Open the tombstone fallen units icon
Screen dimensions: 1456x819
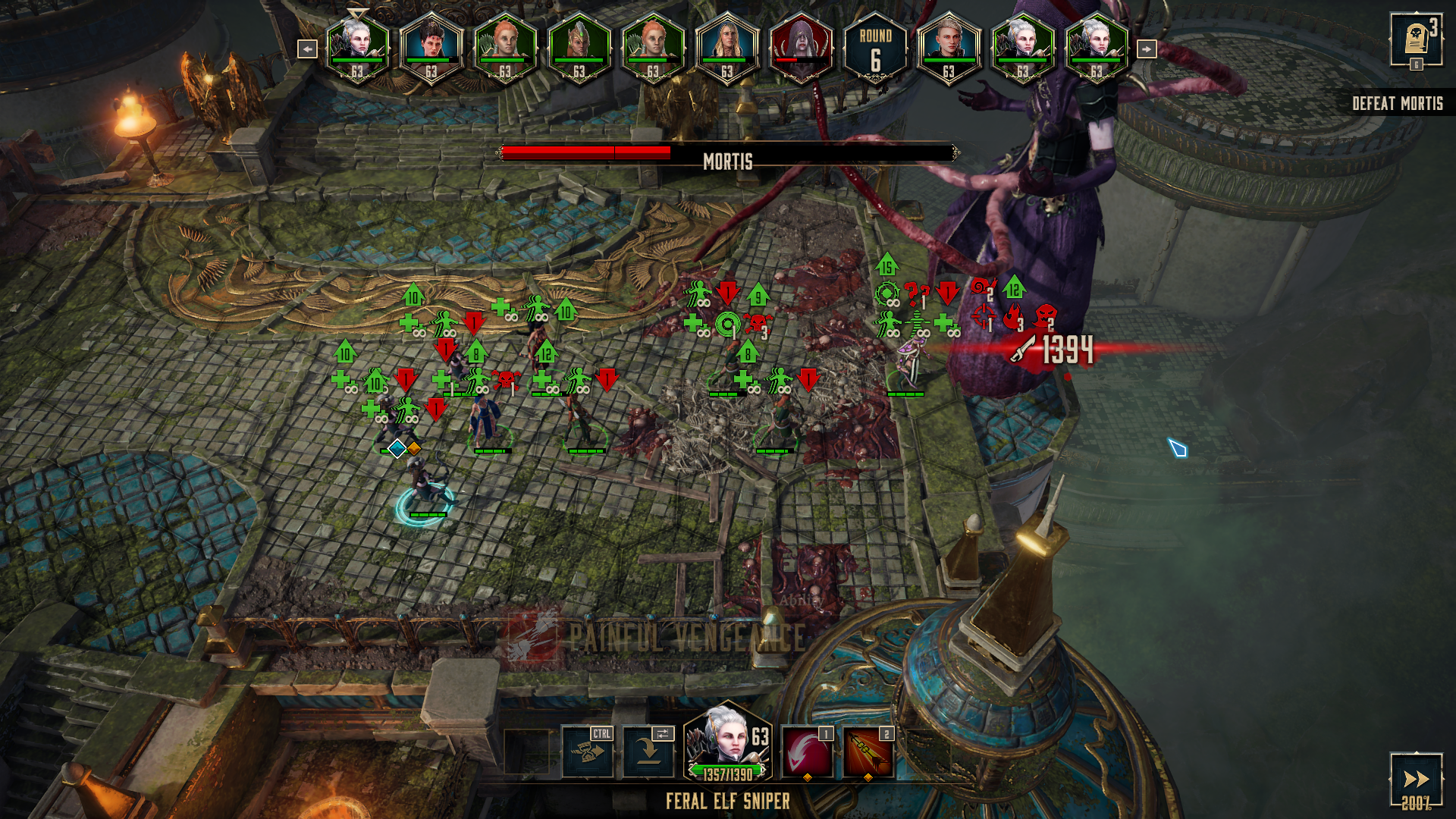(1415, 40)
